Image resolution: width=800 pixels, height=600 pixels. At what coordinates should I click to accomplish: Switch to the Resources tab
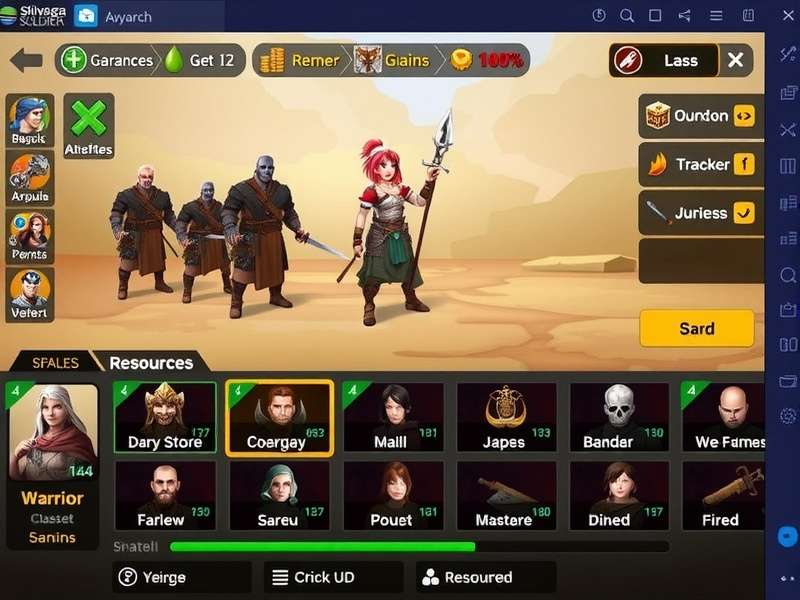(x=151, y=363)
